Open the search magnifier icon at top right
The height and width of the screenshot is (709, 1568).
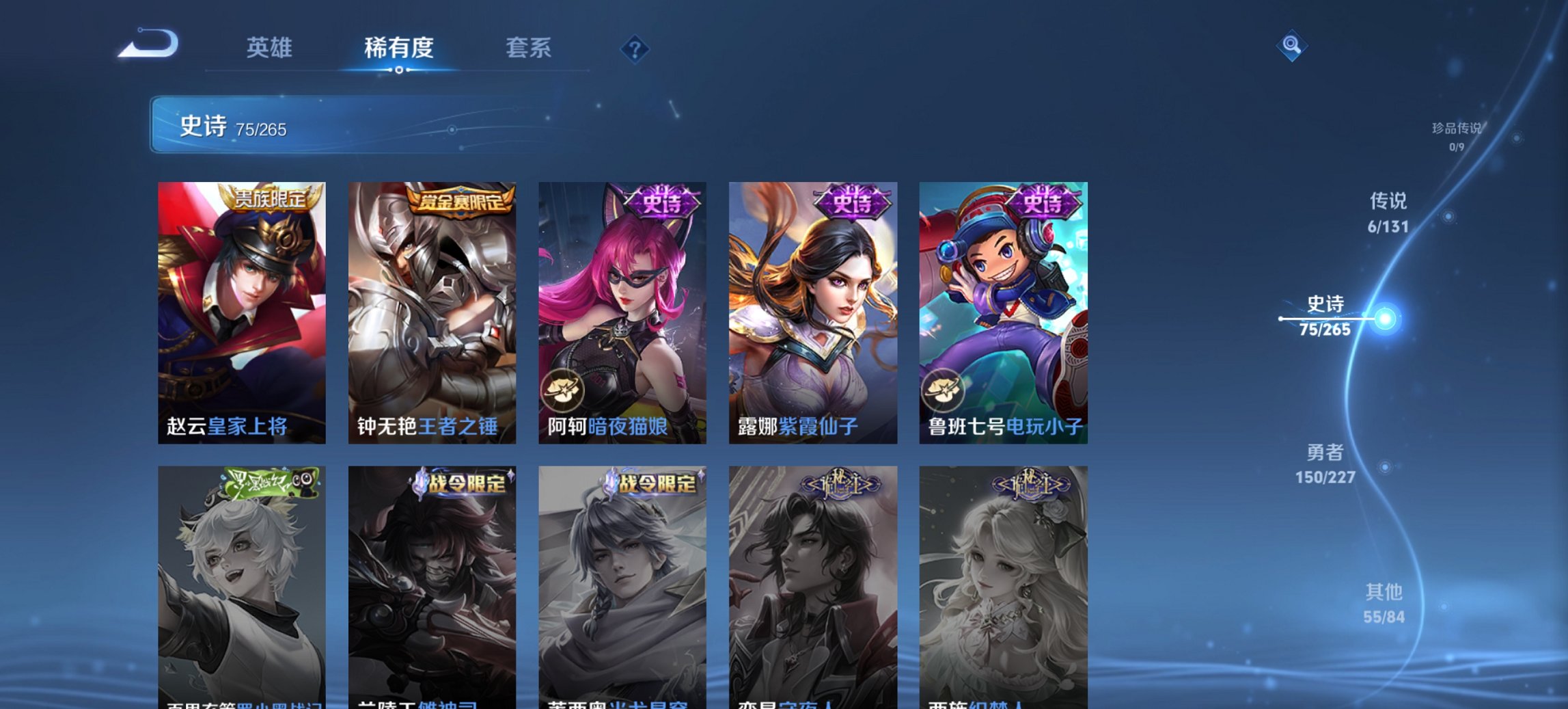point(1291,47)
